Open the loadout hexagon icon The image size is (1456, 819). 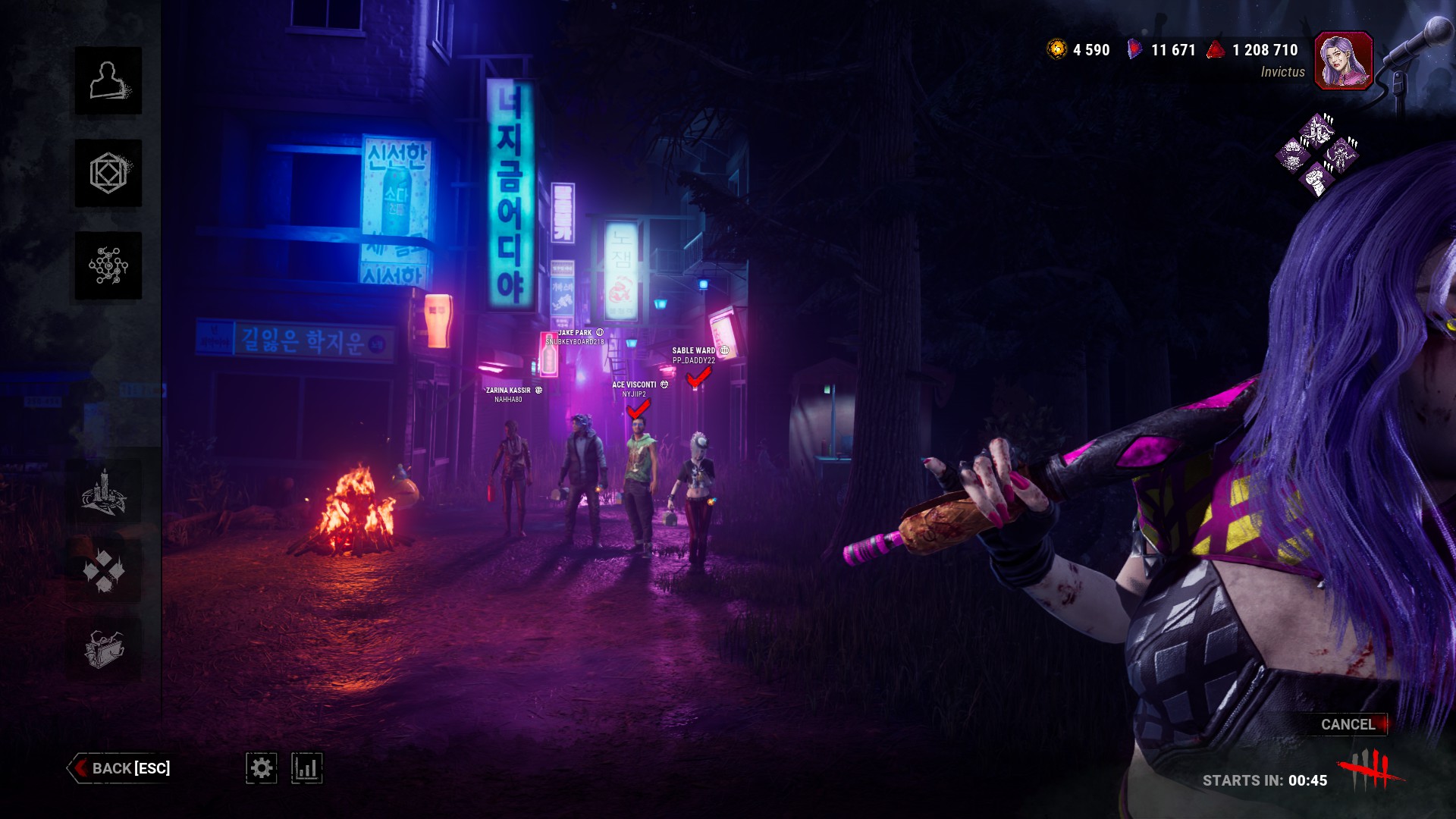coord(108,174)
